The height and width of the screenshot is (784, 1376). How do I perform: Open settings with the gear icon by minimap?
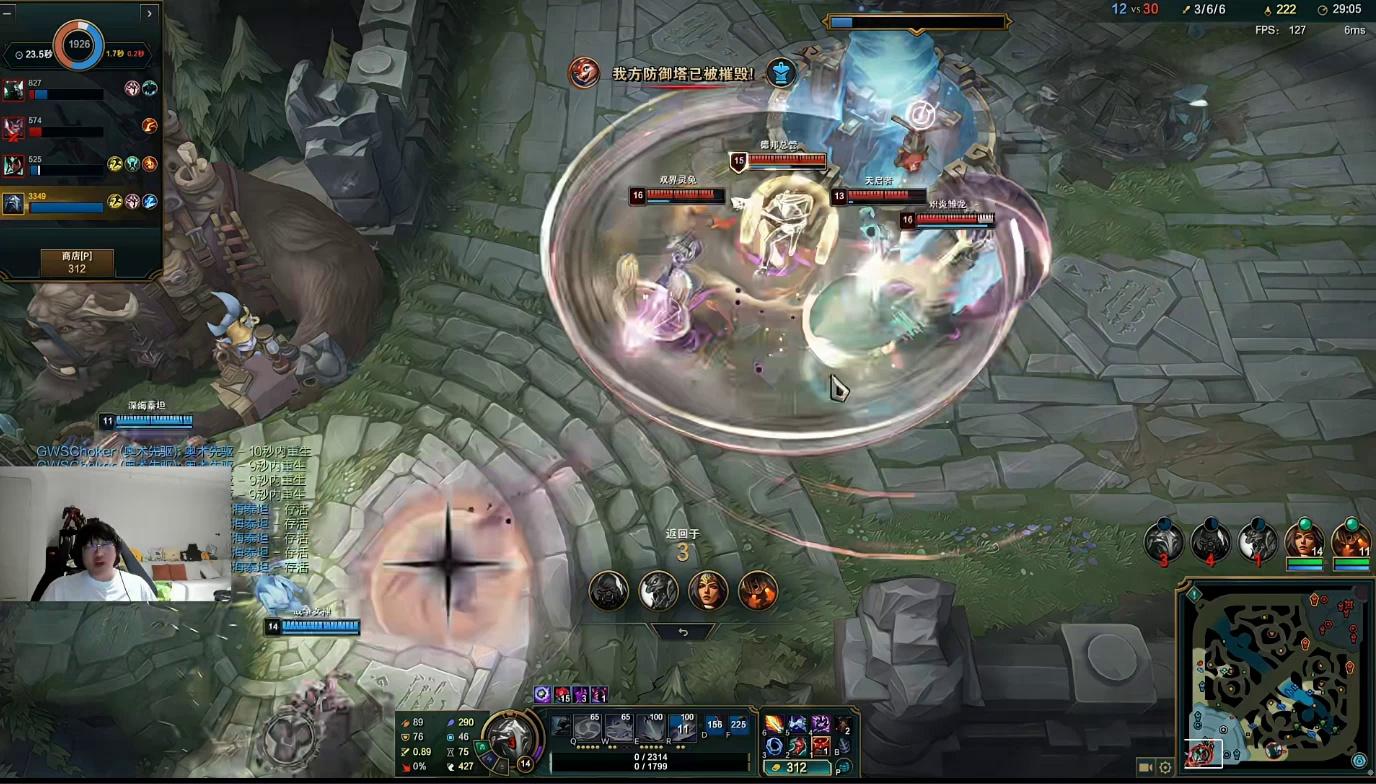(1165, 768)
